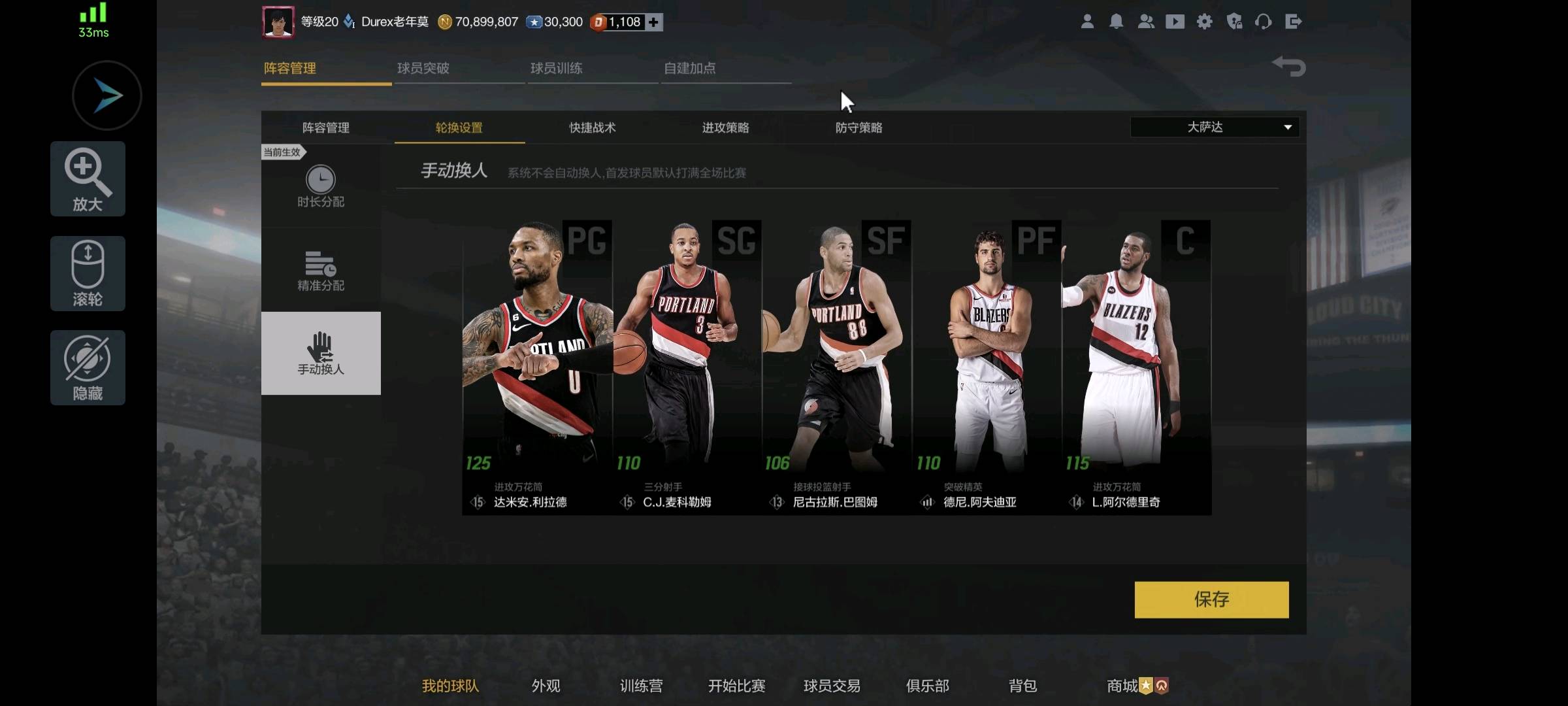Show the 防守策略 sub-tab
This screenshot has height=706, width=1568.
click(x=859, y=127)
